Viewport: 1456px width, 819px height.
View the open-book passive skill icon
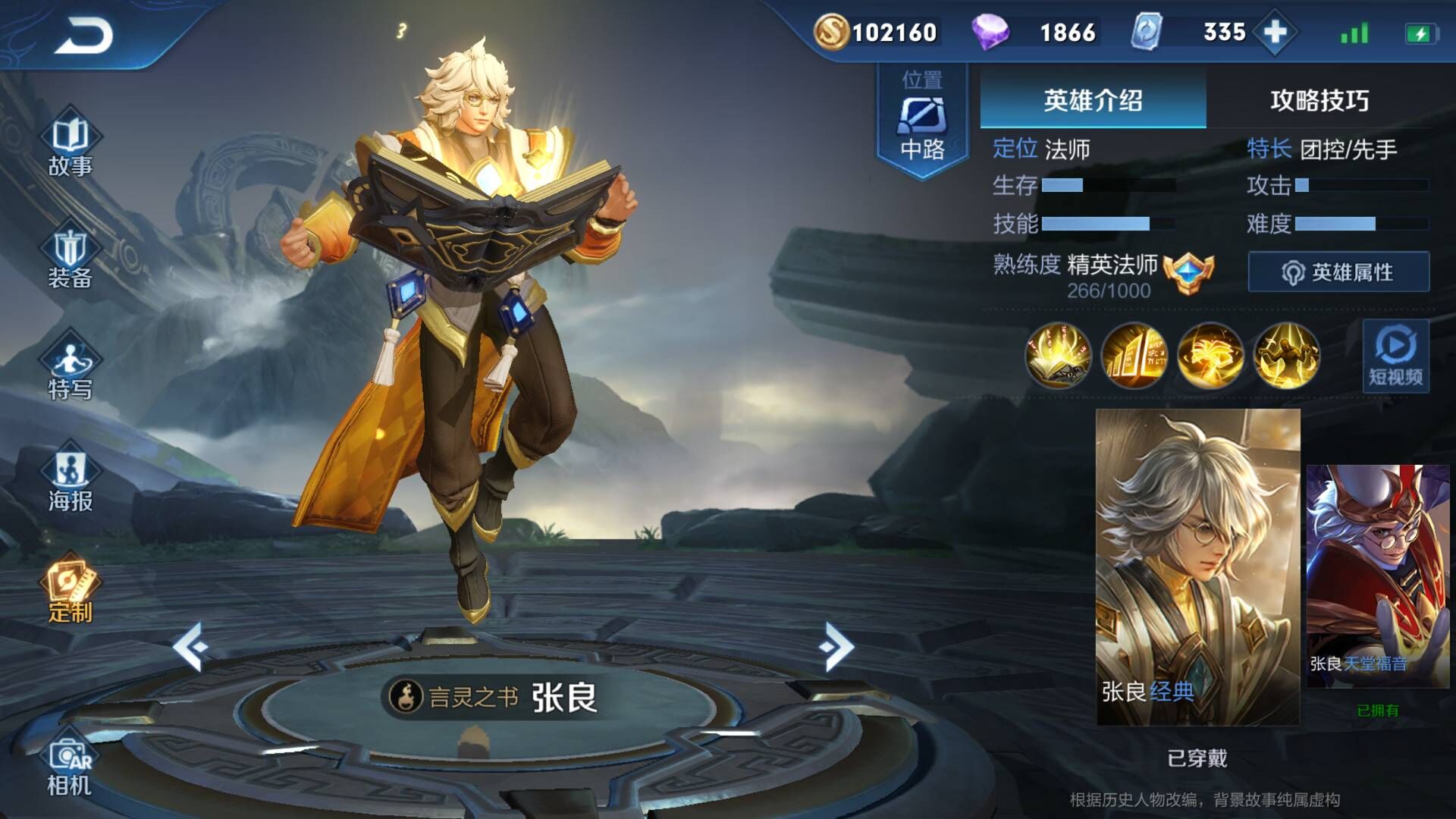[x=1058, y=355]
